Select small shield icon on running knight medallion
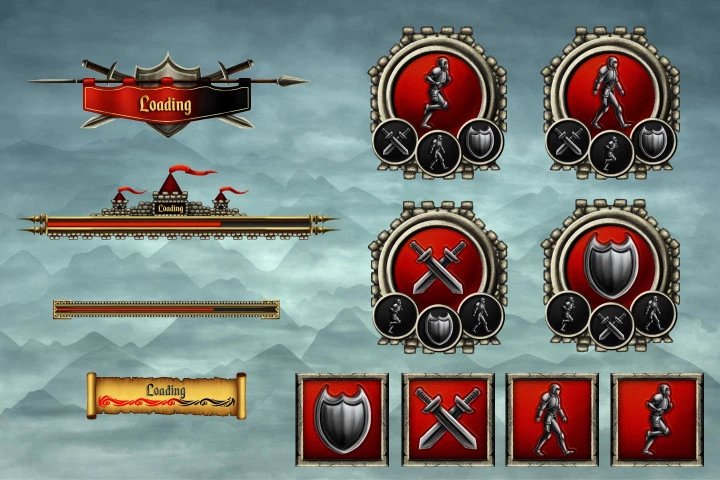Screen dimensions: 720x480 480,140
